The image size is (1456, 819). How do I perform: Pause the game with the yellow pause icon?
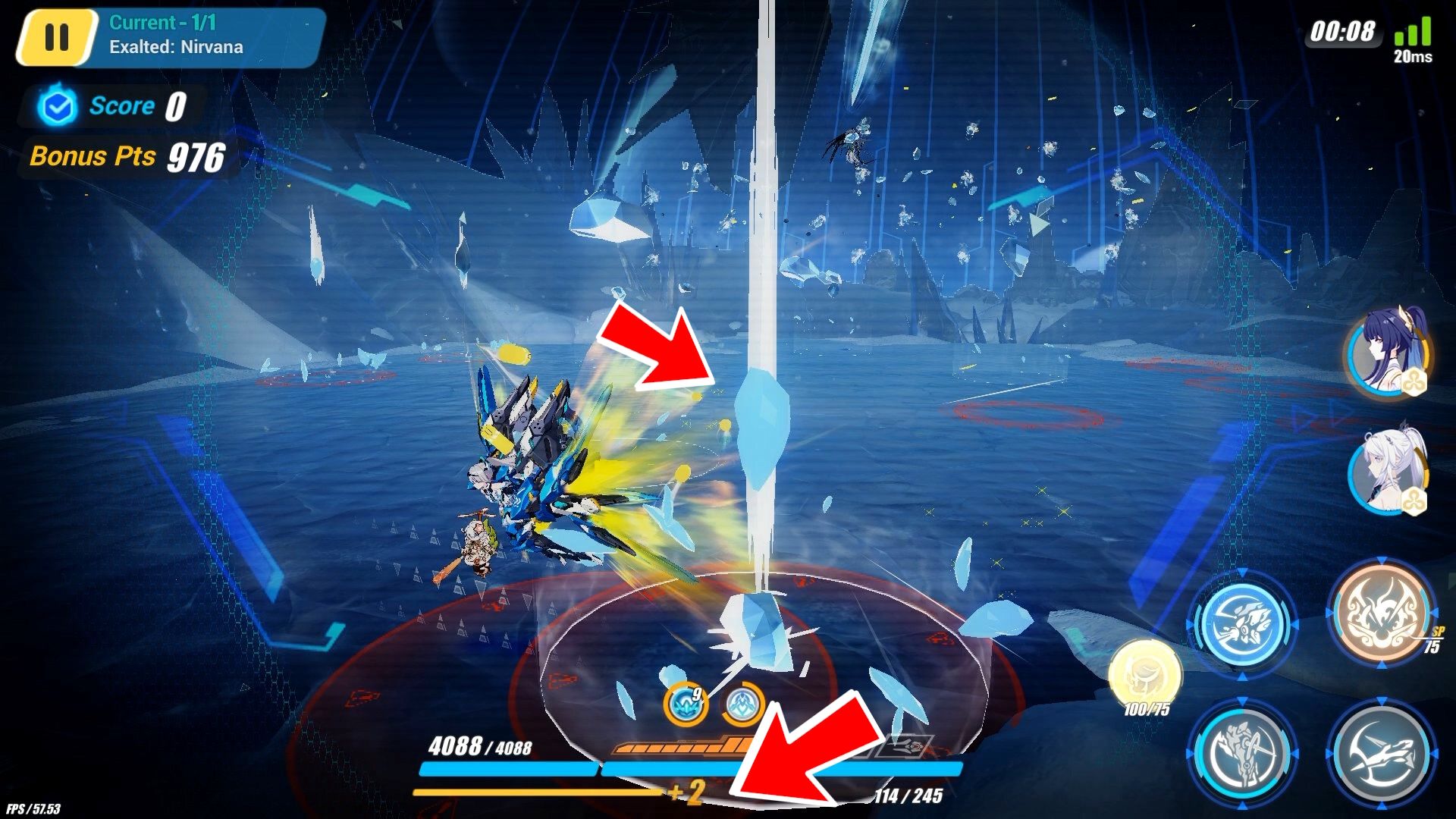[59, 35]
